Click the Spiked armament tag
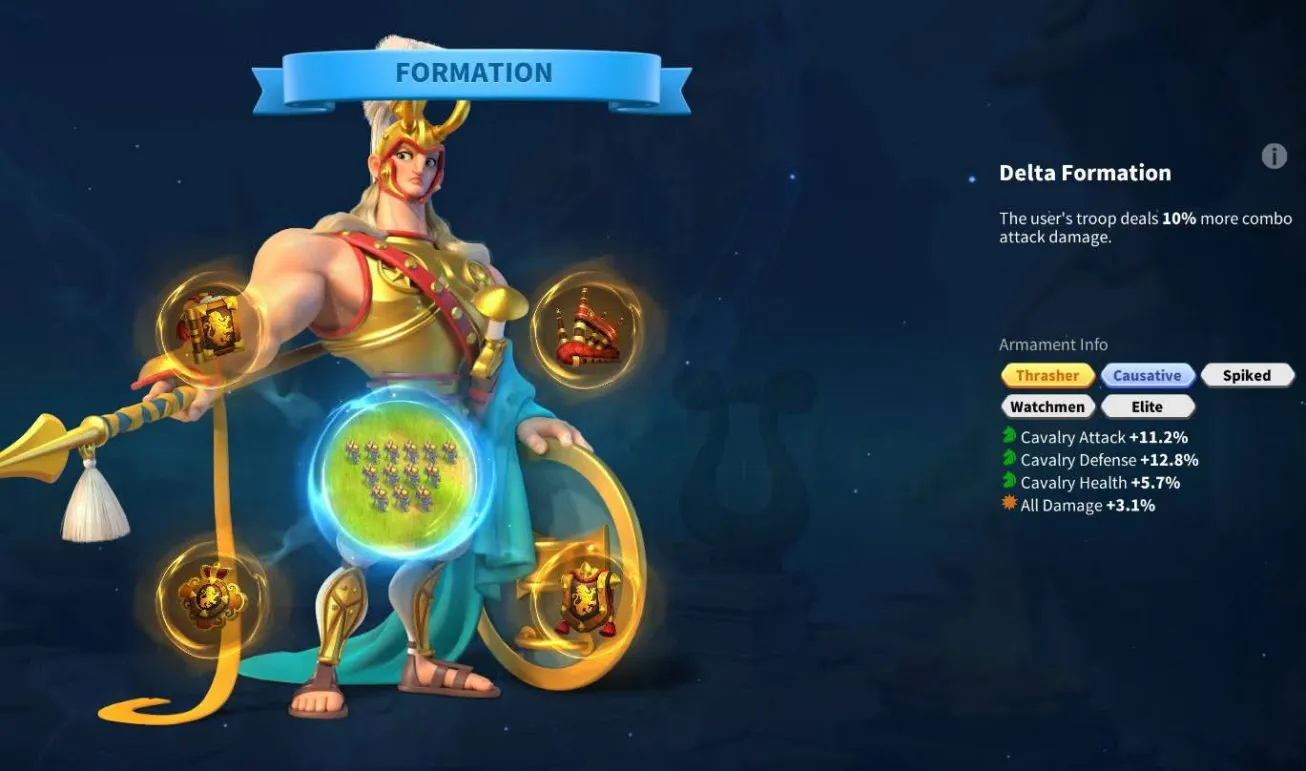Screen dimensions: 1306x771 click(x=1246, y=376)
